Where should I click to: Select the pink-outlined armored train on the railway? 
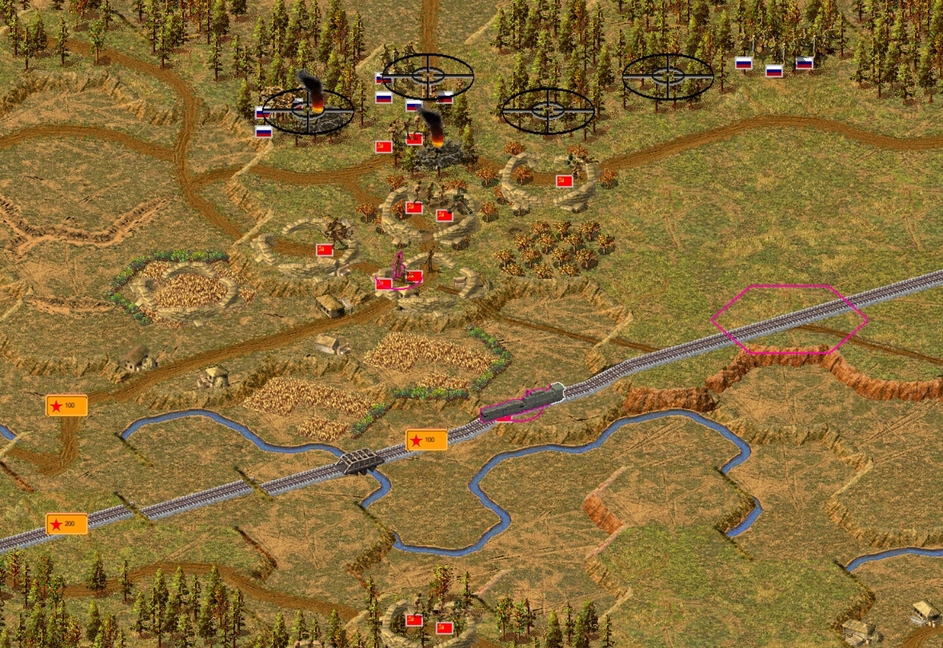tap(522, 402)
